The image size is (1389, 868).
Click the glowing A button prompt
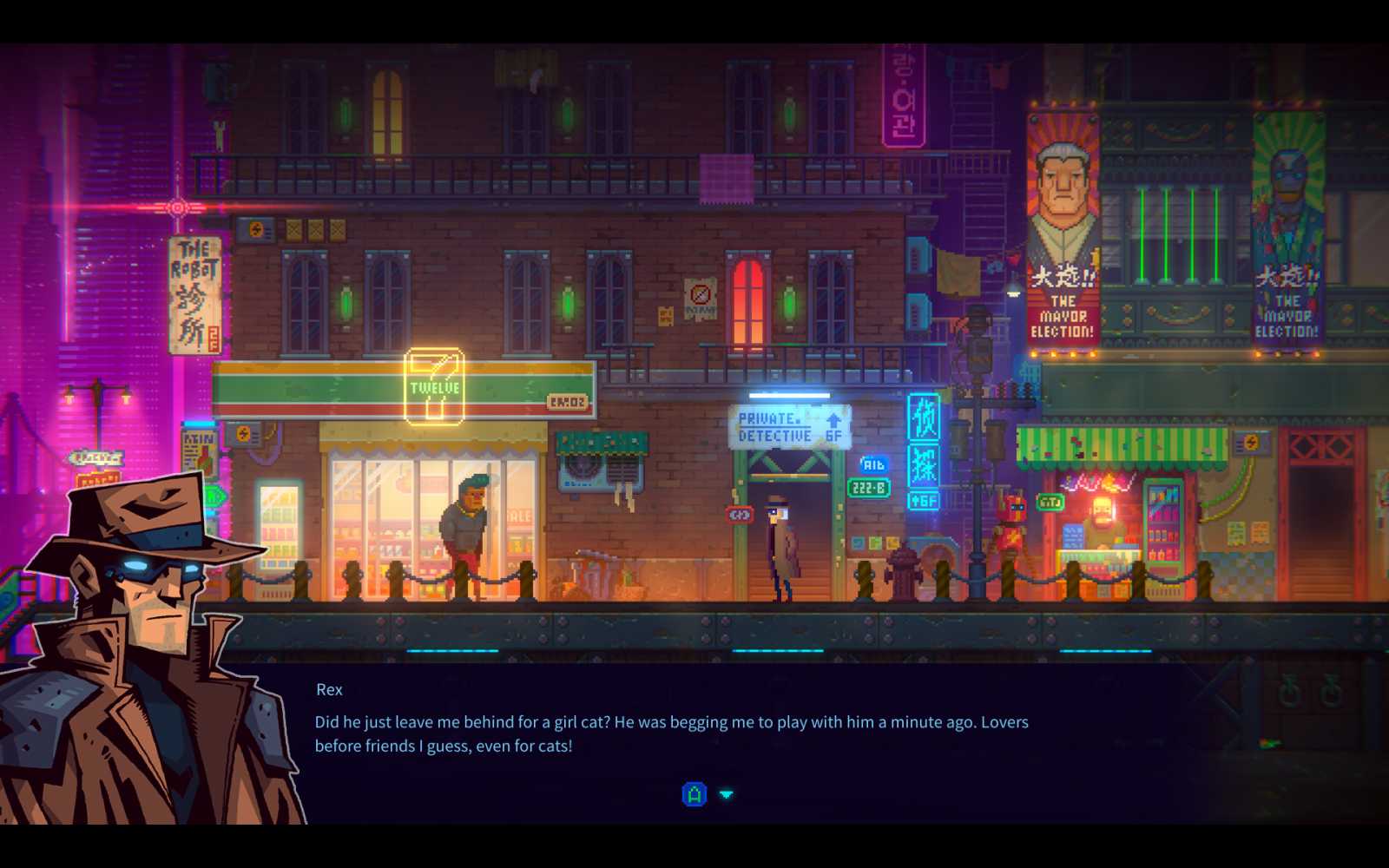(x=693, y=793)
